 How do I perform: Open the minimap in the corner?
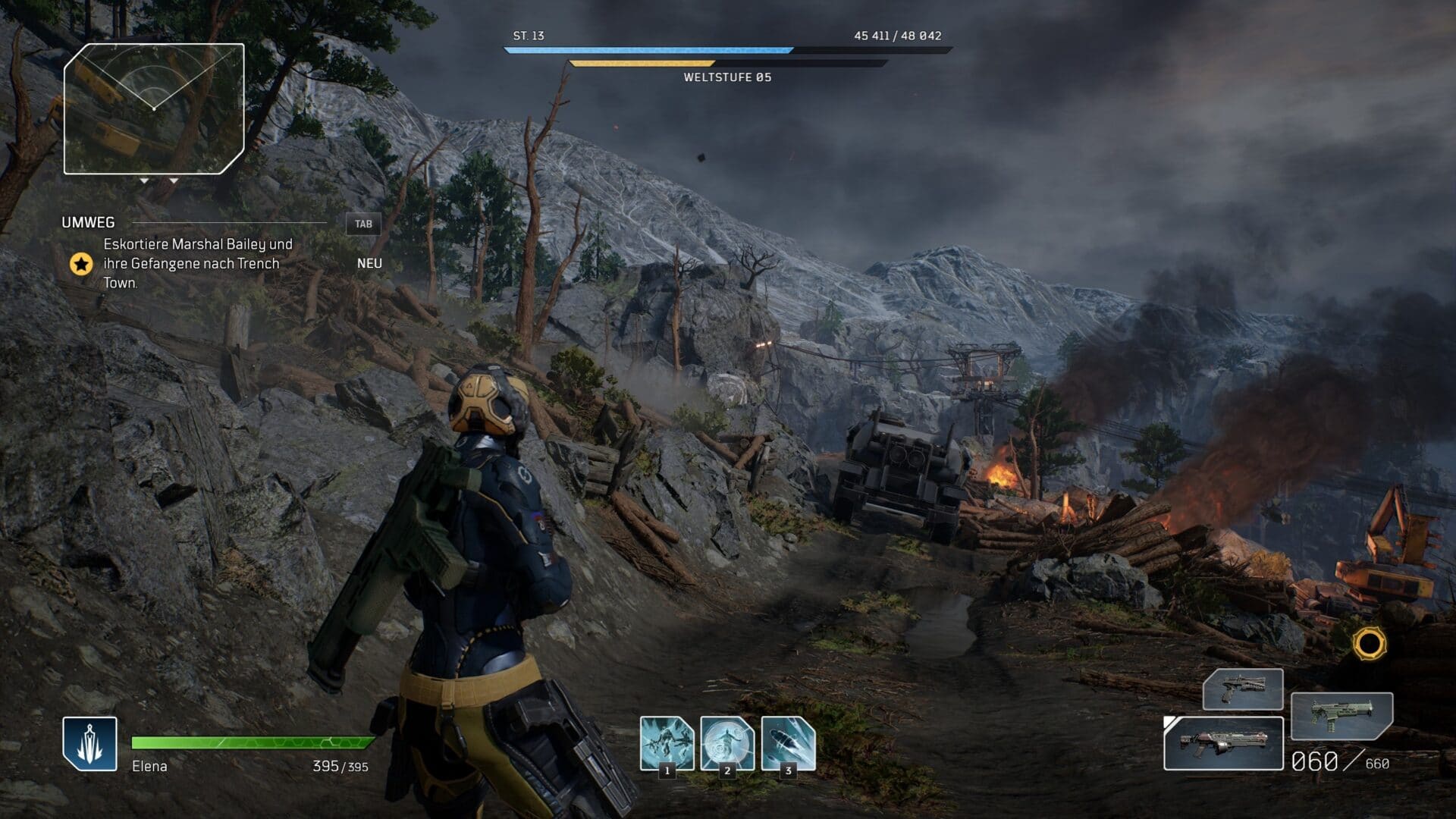(x=154, y=108)
